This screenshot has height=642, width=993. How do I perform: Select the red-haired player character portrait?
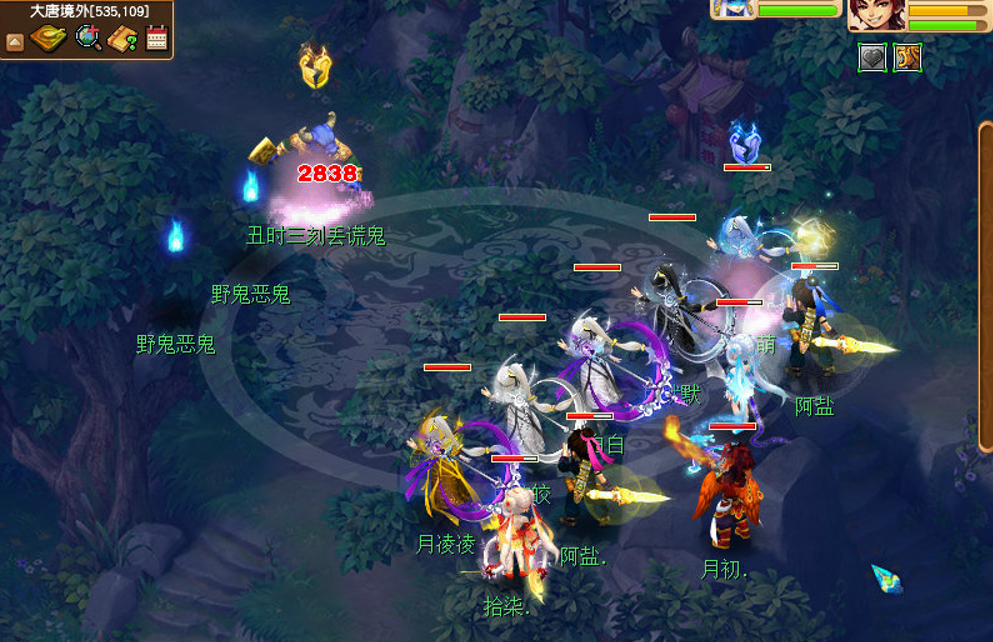pyautogui.click(x=877, y=13)
